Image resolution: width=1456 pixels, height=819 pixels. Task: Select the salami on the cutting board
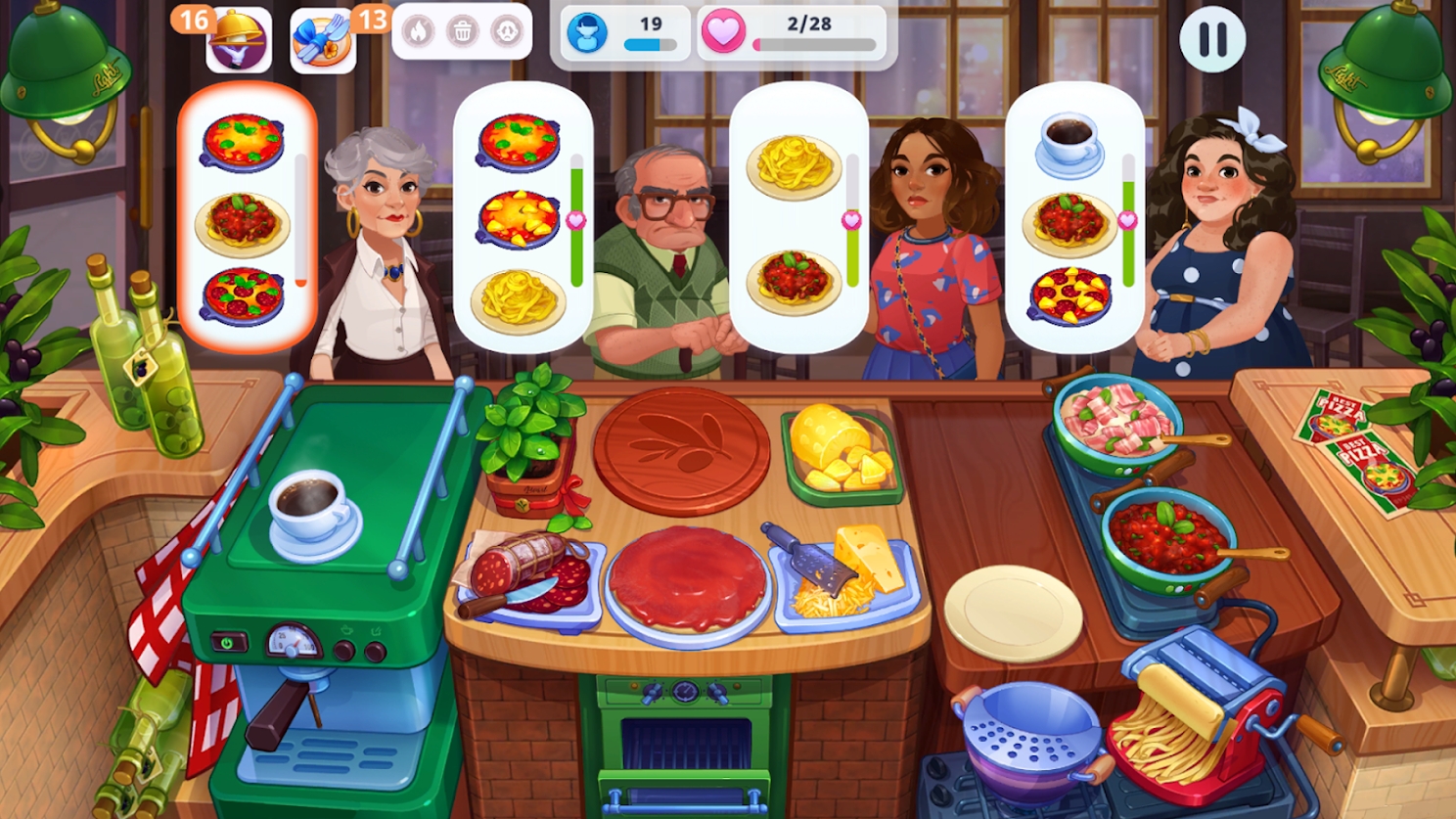click(x=528, y=568)
